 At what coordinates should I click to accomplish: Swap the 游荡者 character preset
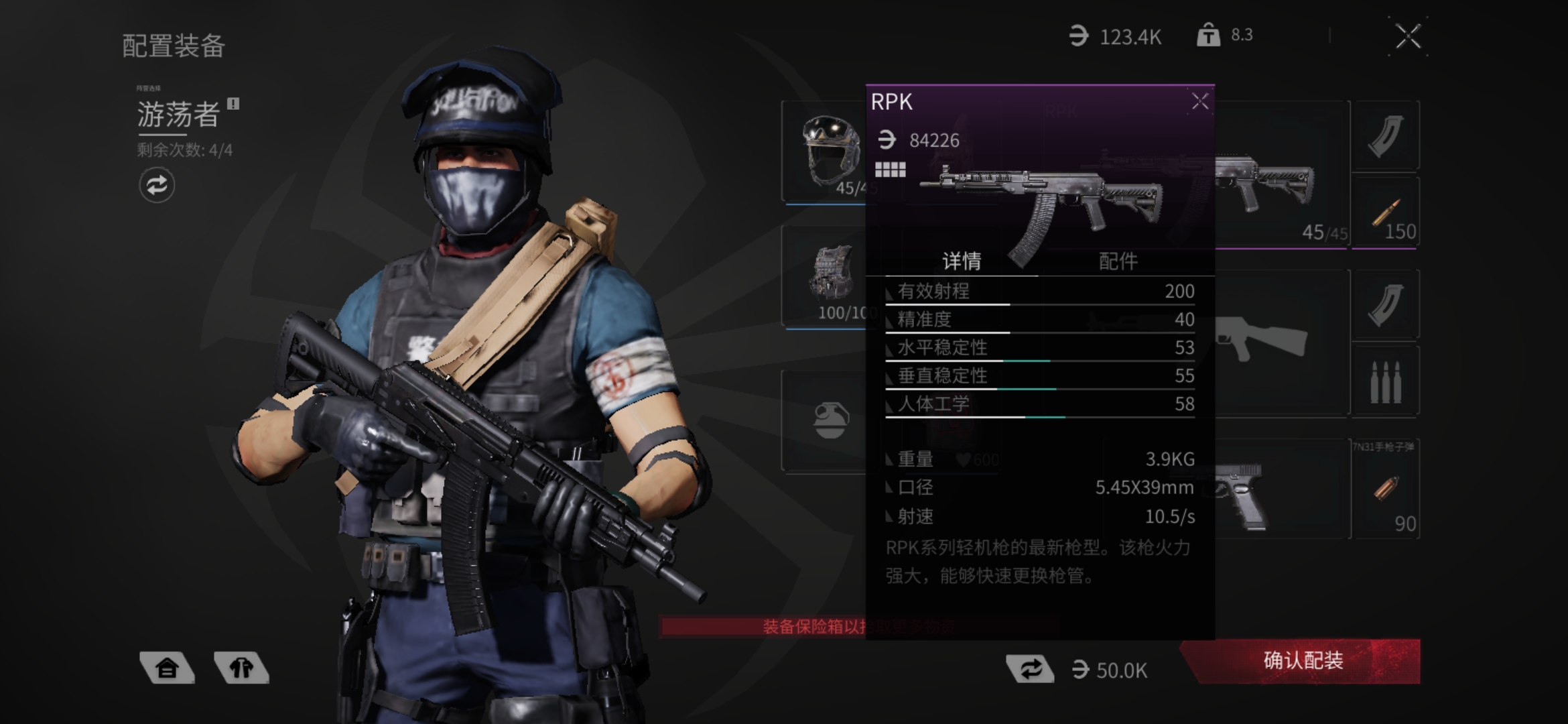[x=157, y=185]
